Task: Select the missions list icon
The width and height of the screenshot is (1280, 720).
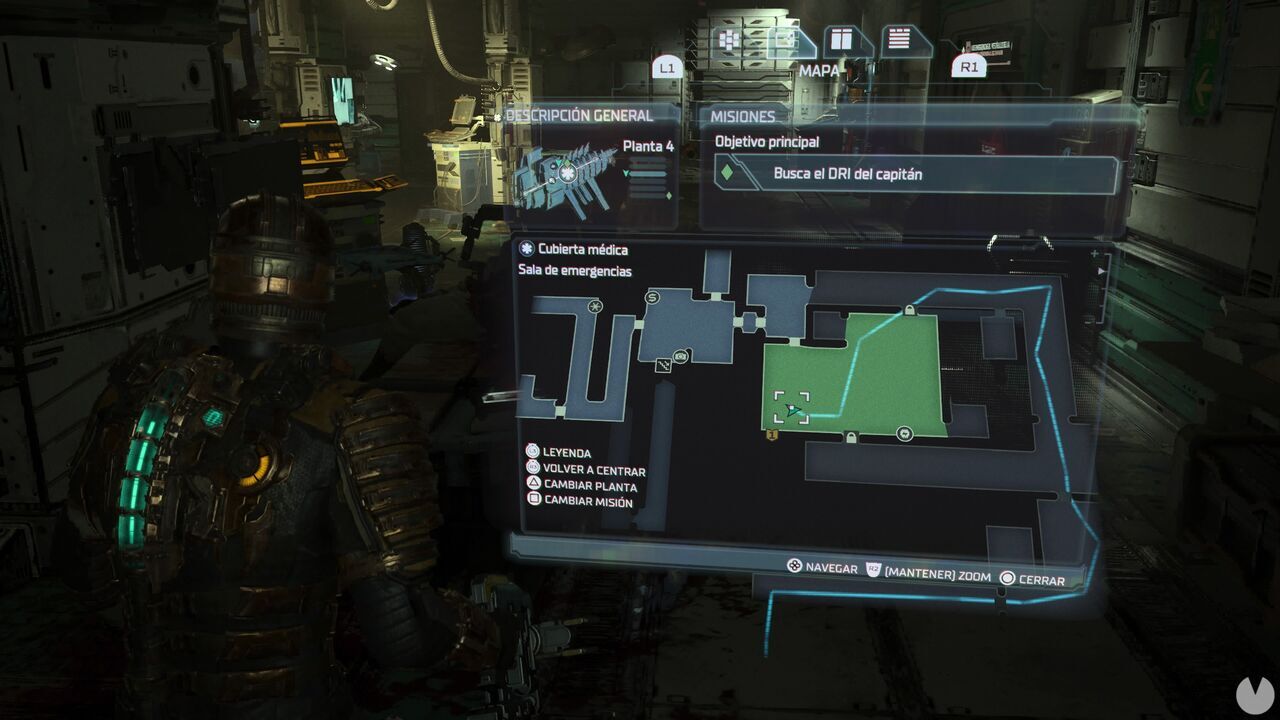Action: [x=898, y=40]
